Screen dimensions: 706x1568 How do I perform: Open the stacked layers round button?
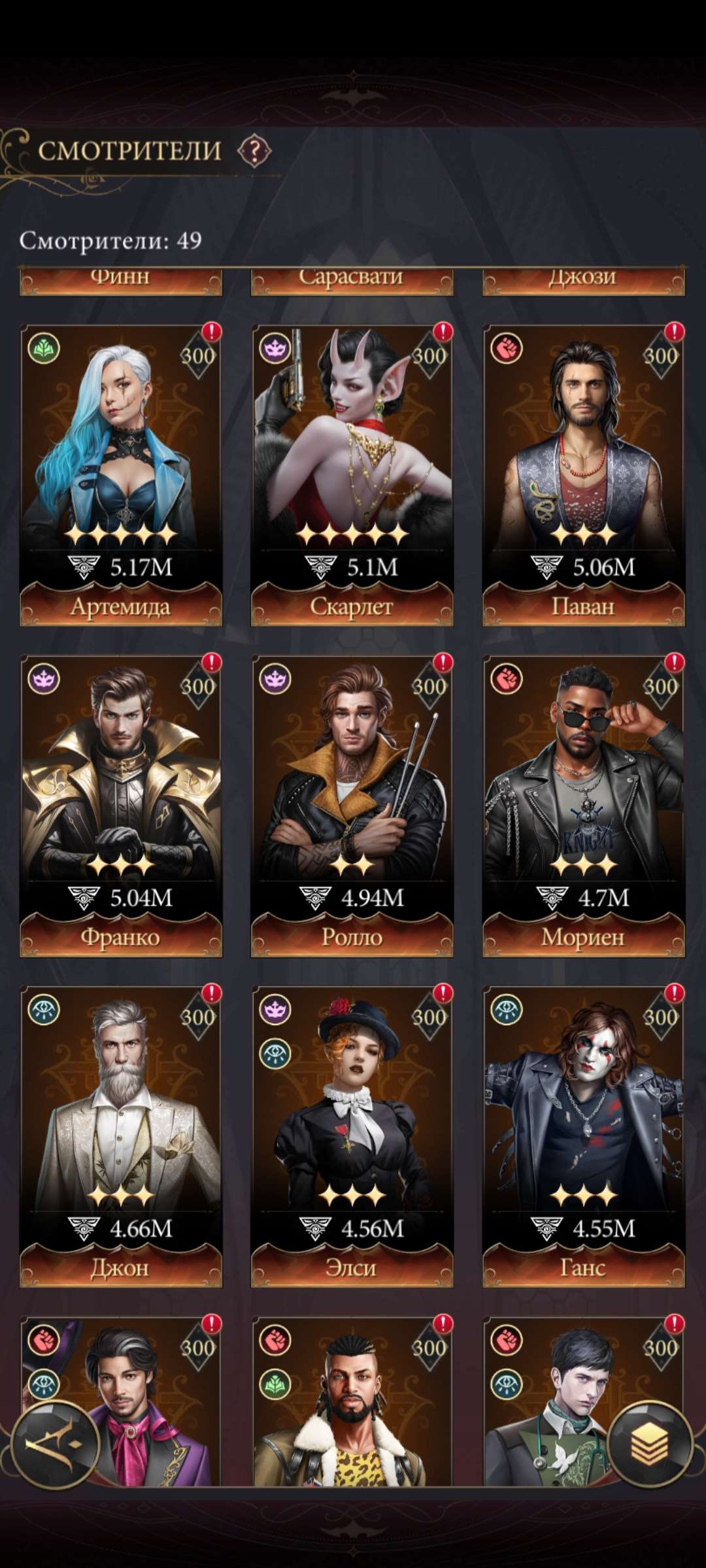(650, 1444)
